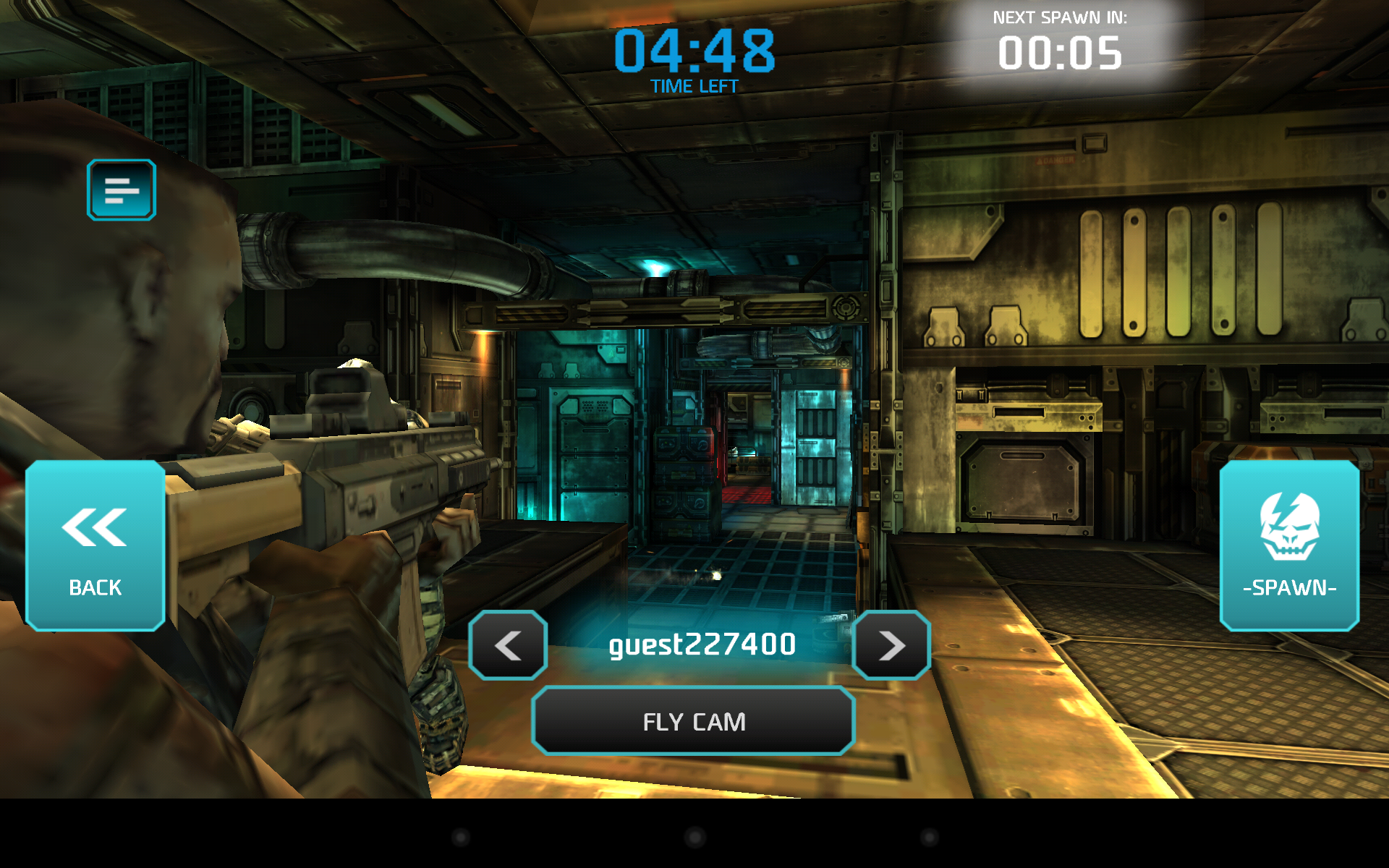The image size is (1389, 868).
Task: Spectate the next player with right arrow
Action: click(891, 645)
